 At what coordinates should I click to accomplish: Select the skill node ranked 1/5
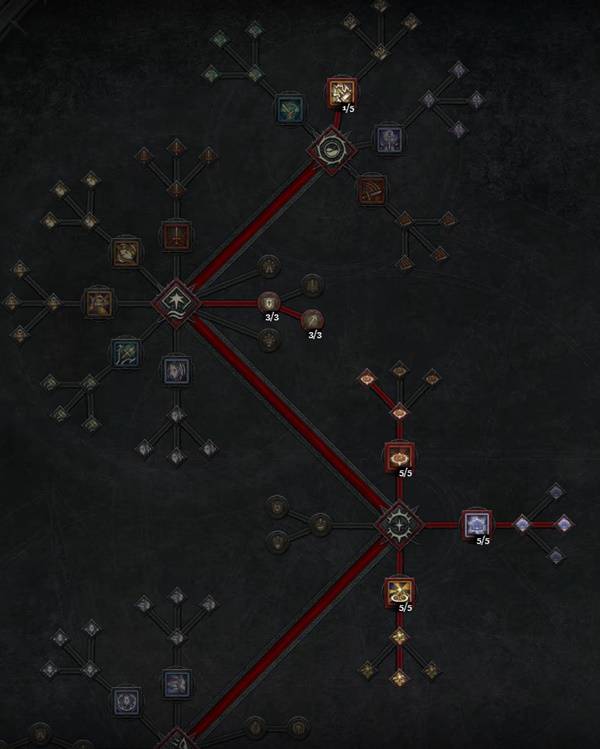pos(341,93)
